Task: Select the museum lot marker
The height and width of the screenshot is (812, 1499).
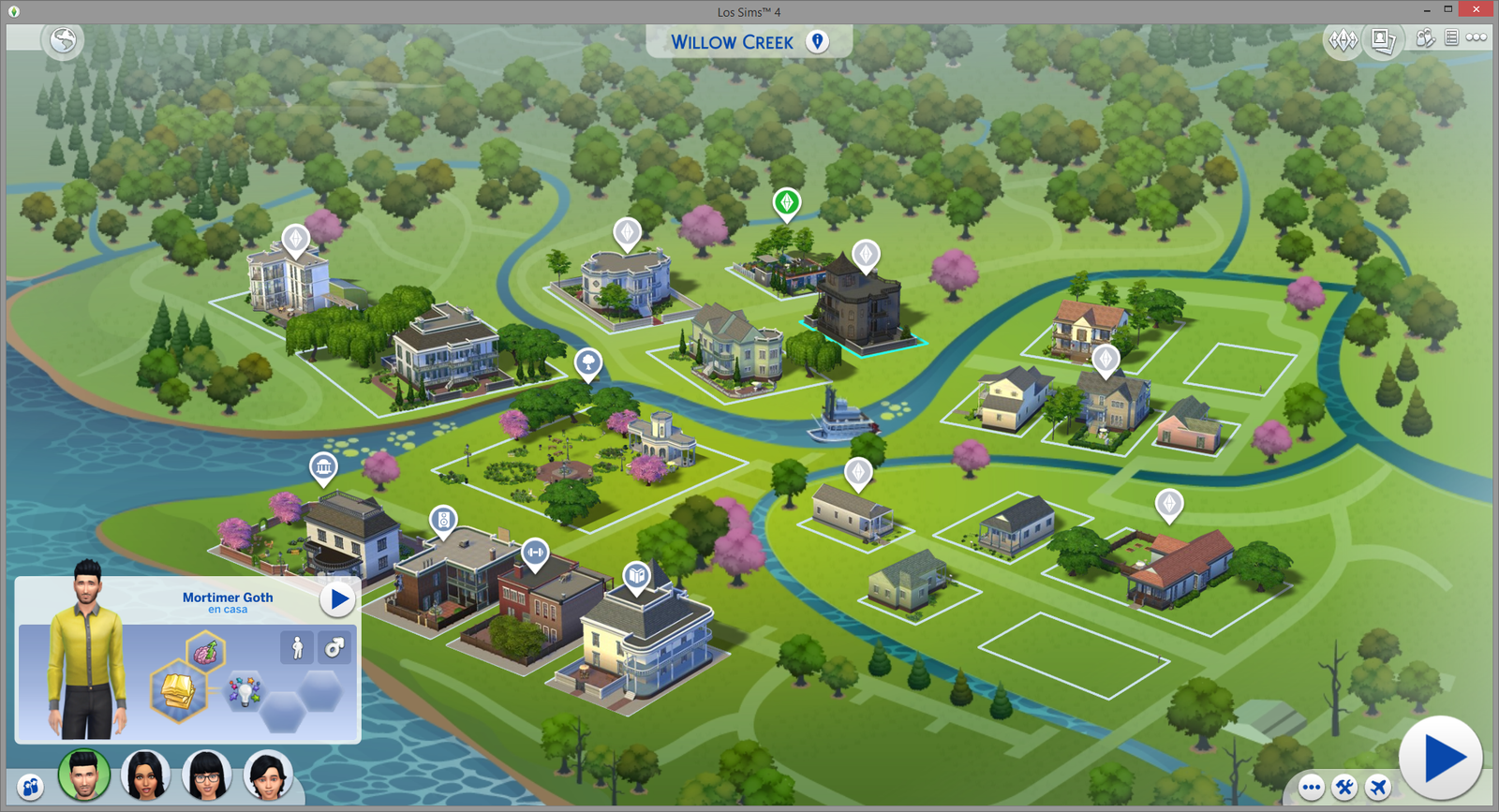Action: (323, 466)
